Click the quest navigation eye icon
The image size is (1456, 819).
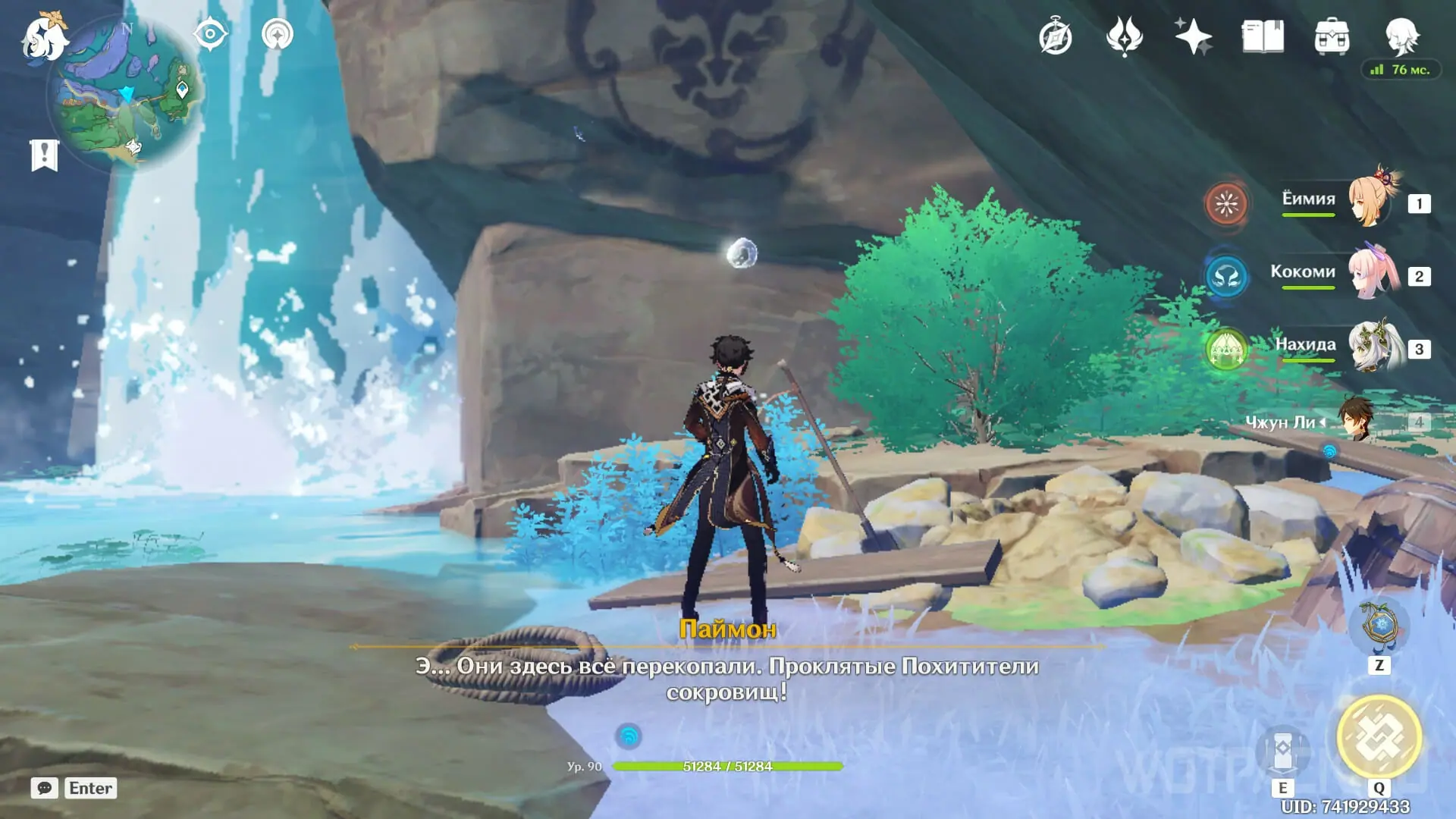pyautogui.click(x=210, y=35)
